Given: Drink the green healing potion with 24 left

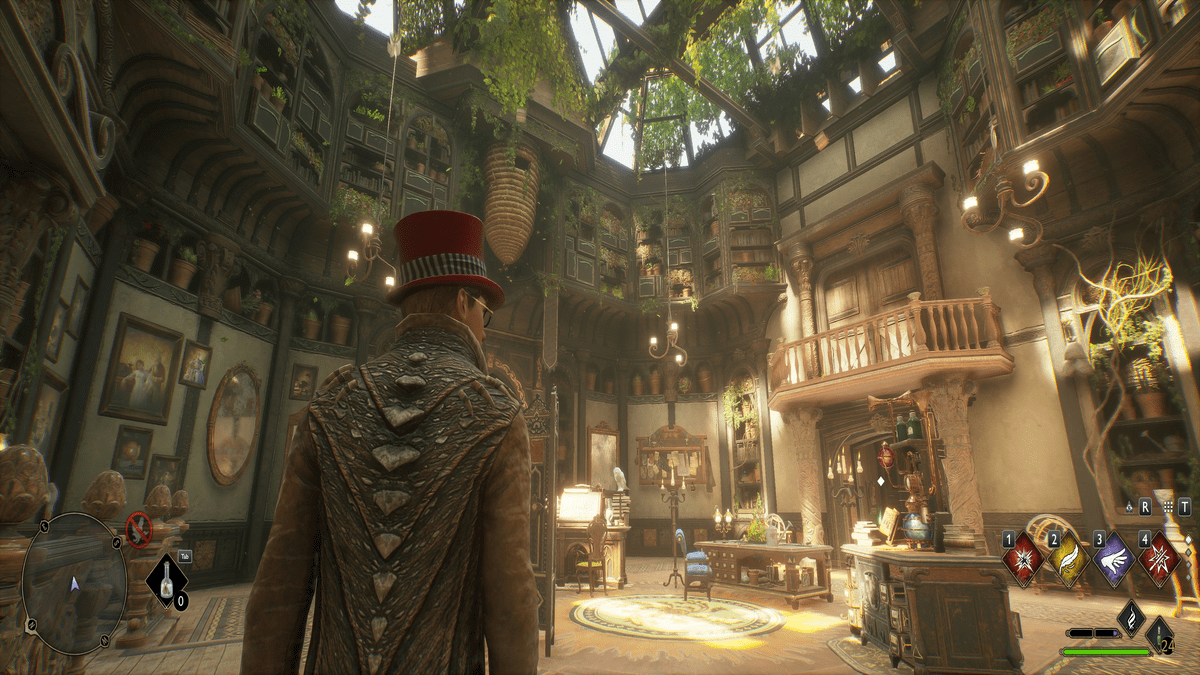Looking at the screenshot, I should point(1160,634).
